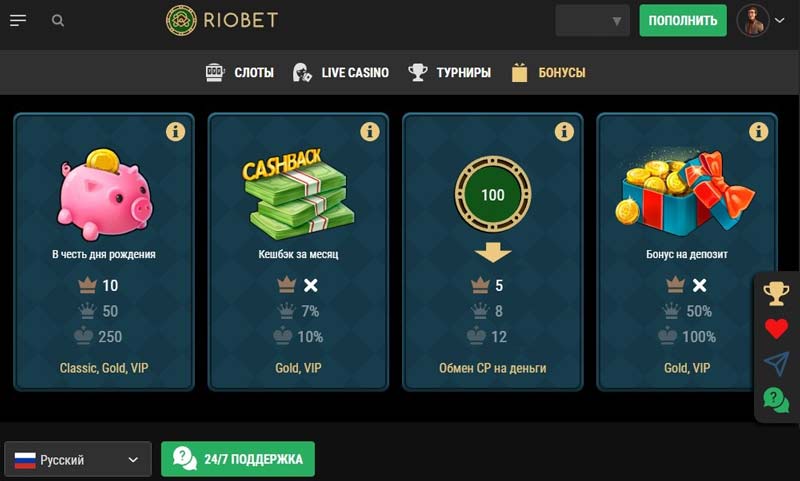Open the user profile avatar menu
800x481 pixels.
click(760, 20)
